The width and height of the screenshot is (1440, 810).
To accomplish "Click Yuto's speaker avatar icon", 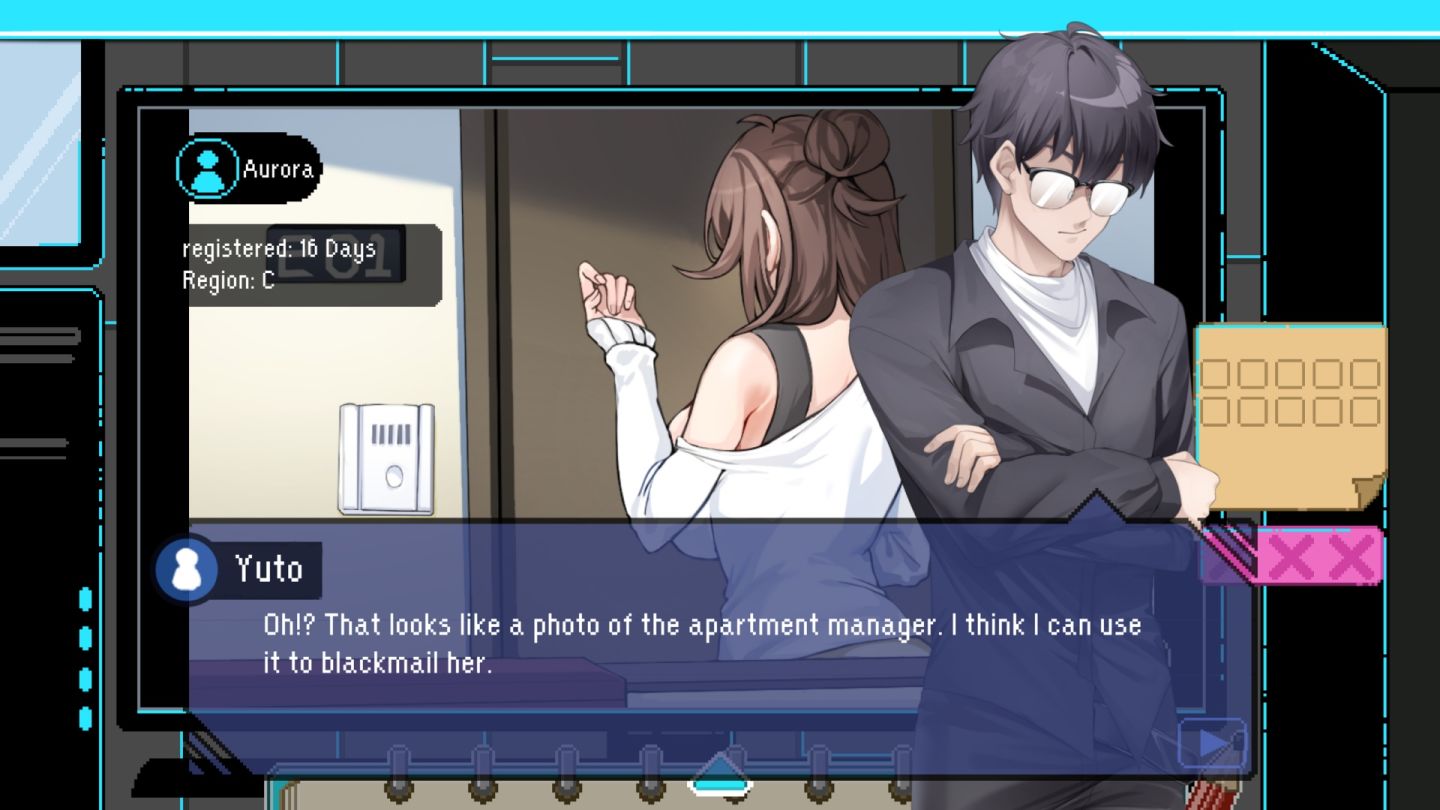I will click(x=187, y=569).
